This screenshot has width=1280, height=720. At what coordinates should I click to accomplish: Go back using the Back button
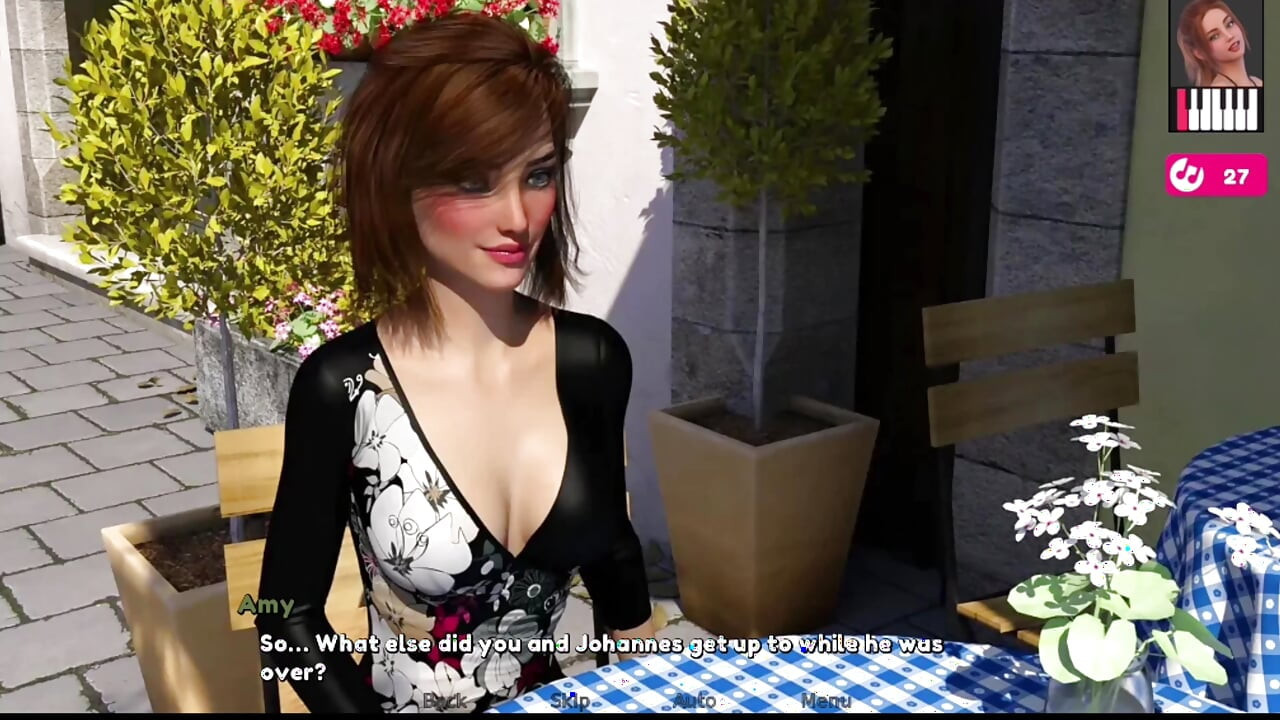pos(445,701)
